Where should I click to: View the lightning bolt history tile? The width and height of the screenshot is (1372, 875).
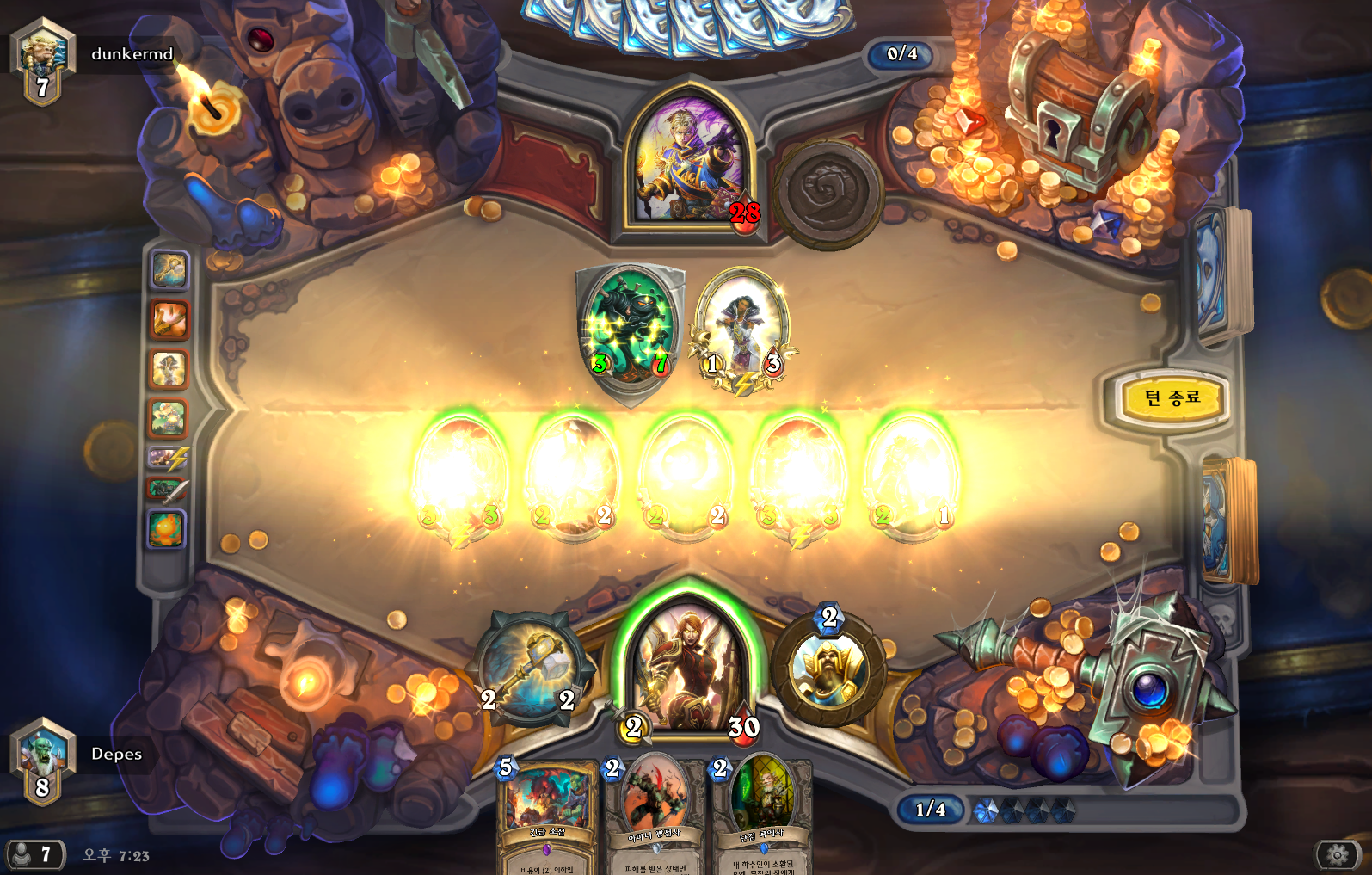click(168, 458)
